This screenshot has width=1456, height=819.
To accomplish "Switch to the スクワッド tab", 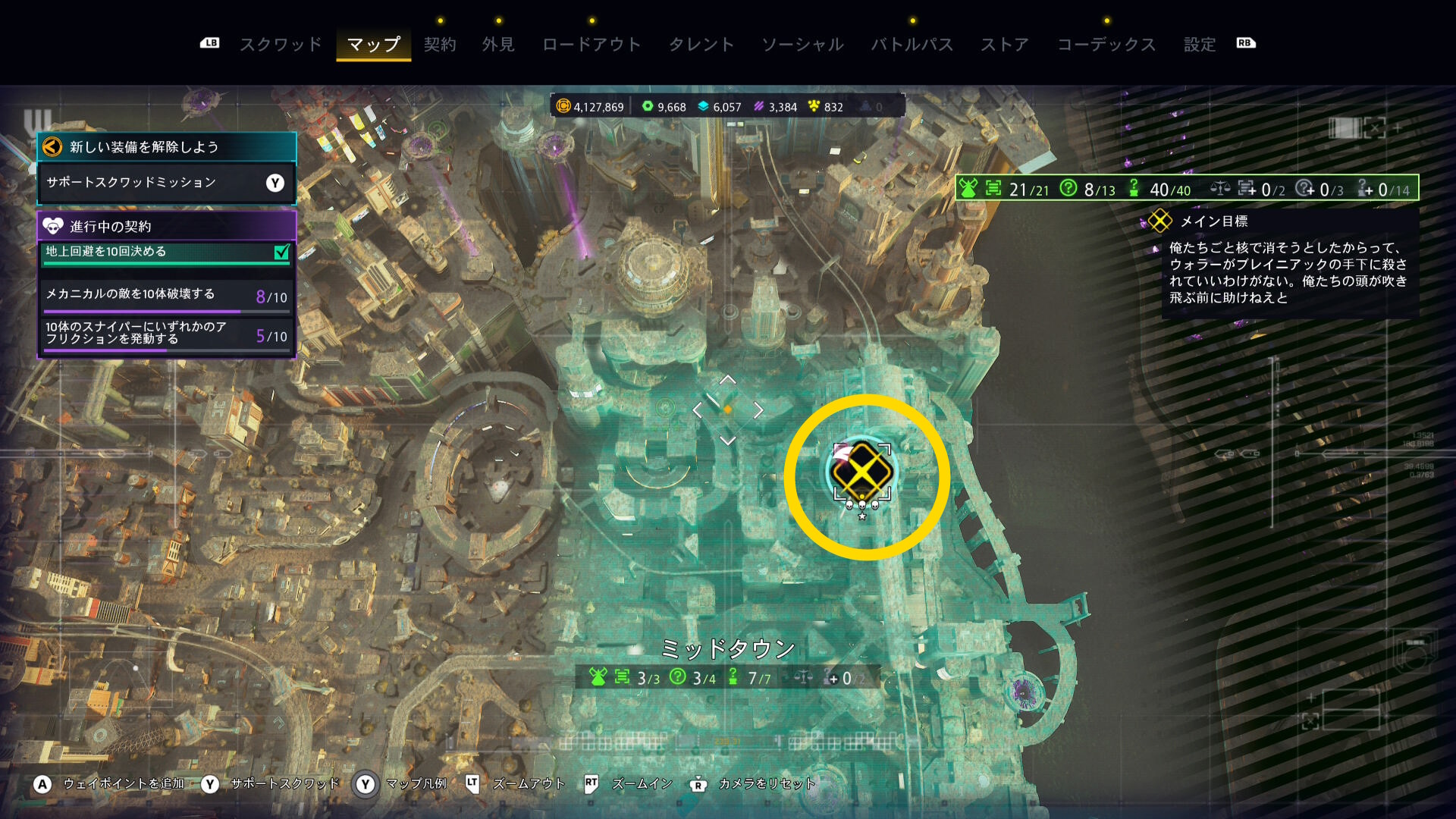I will tap(281, 44).
